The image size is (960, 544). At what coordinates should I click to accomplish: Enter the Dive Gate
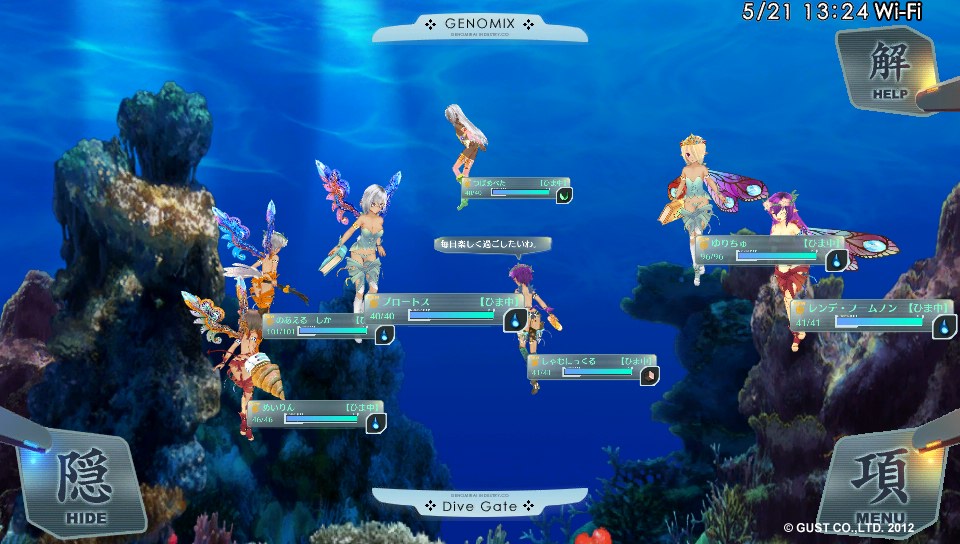[x=479, y=505]
